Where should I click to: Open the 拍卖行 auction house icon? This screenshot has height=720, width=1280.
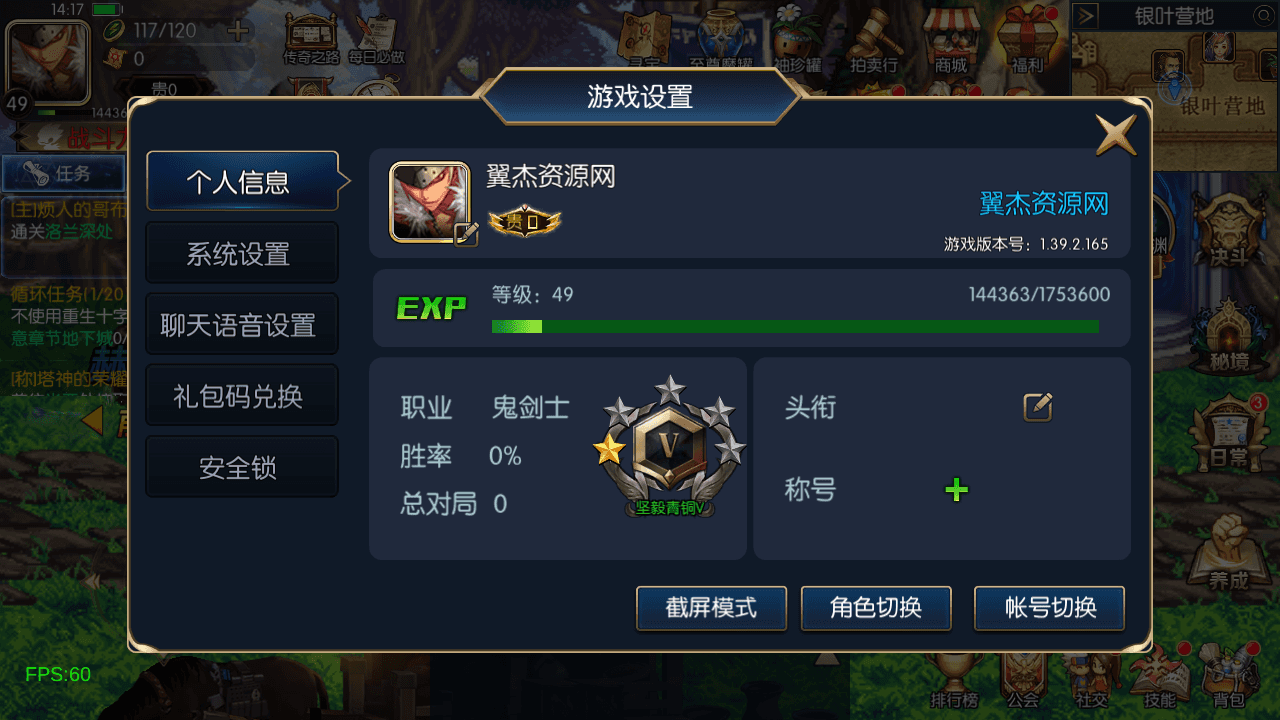point(873,30)
